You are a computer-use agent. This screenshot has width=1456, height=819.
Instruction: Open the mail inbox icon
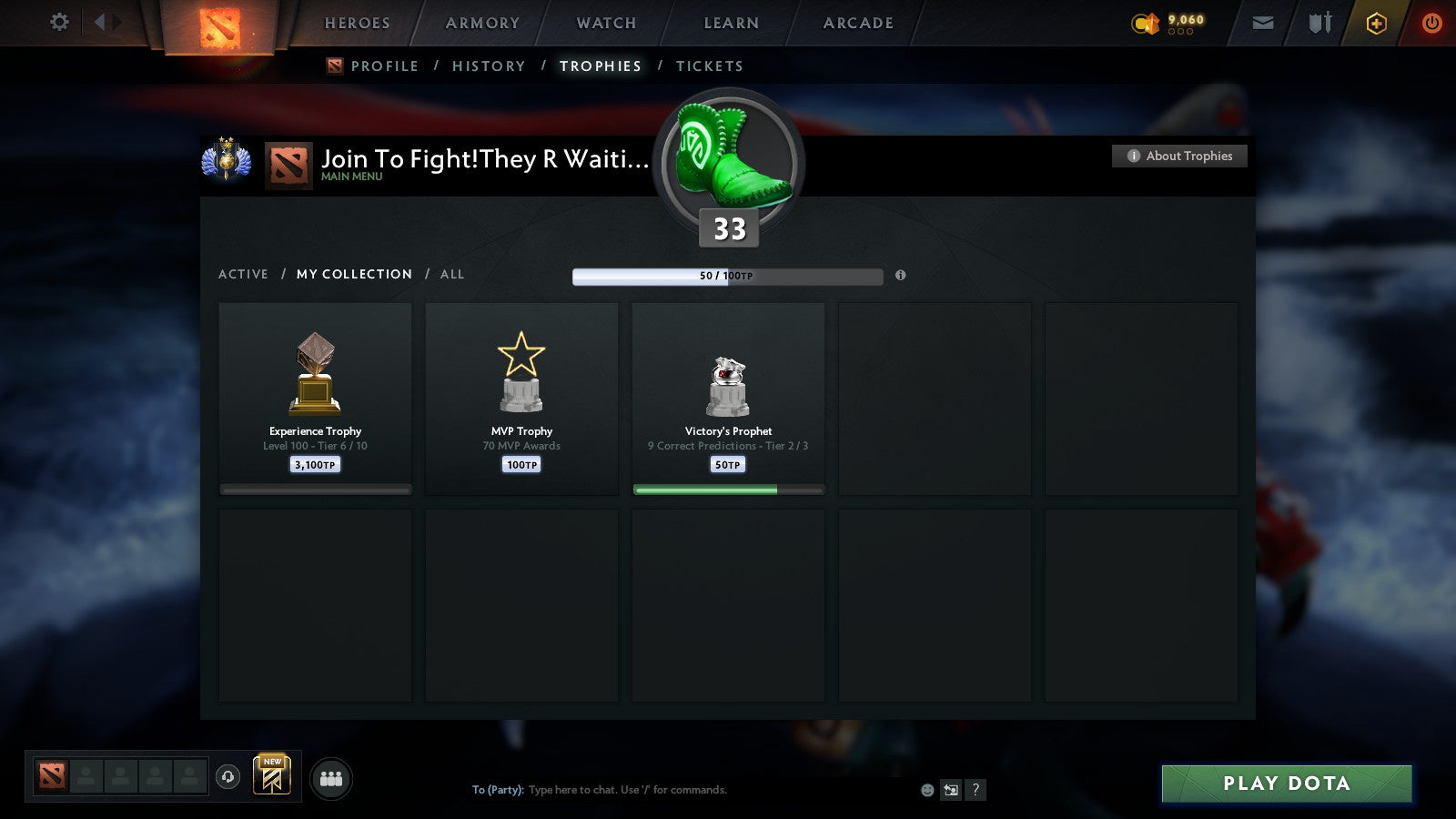point(1263,22)
